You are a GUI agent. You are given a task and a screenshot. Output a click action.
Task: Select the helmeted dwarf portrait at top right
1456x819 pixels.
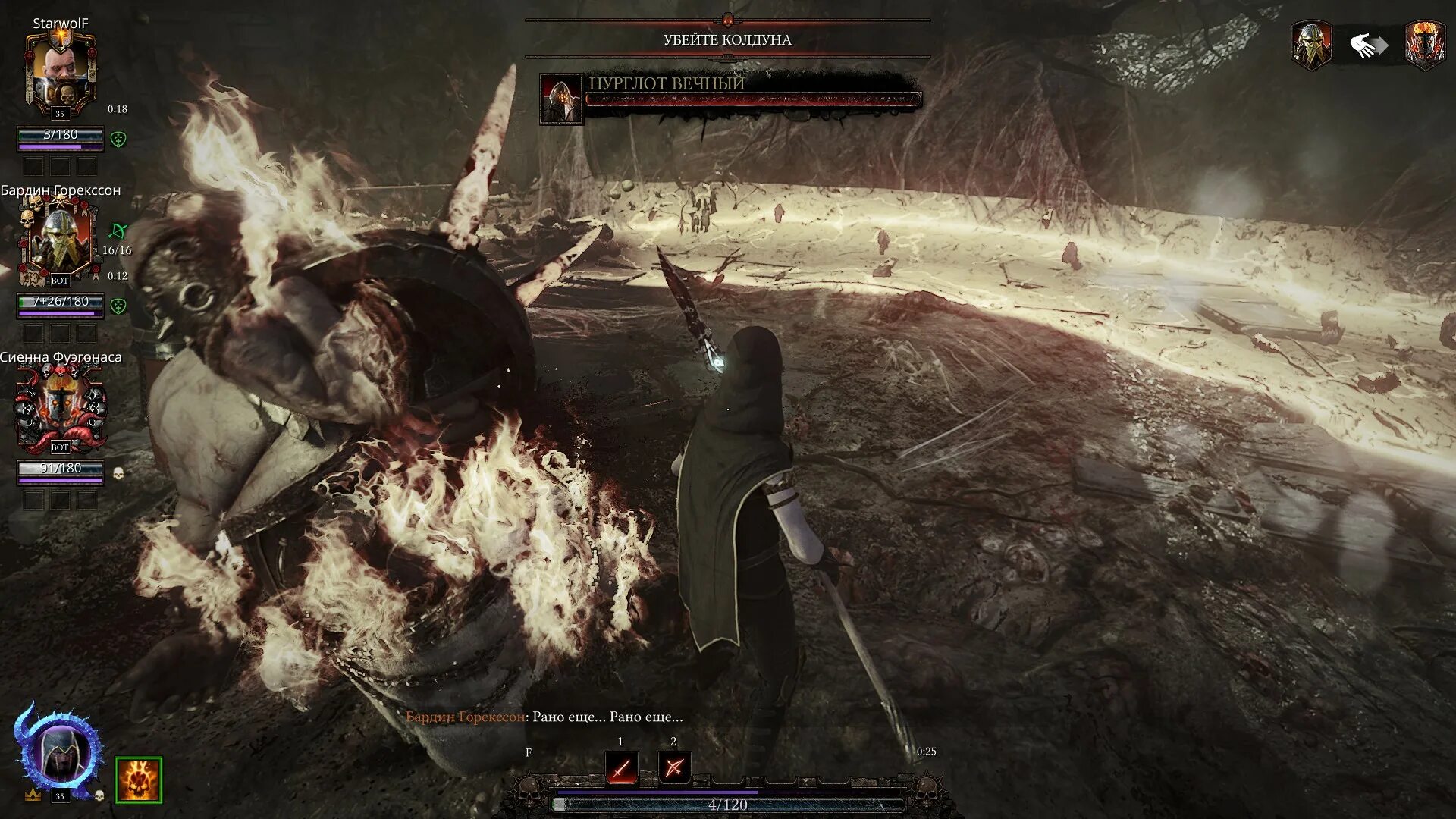(1311, 45)
